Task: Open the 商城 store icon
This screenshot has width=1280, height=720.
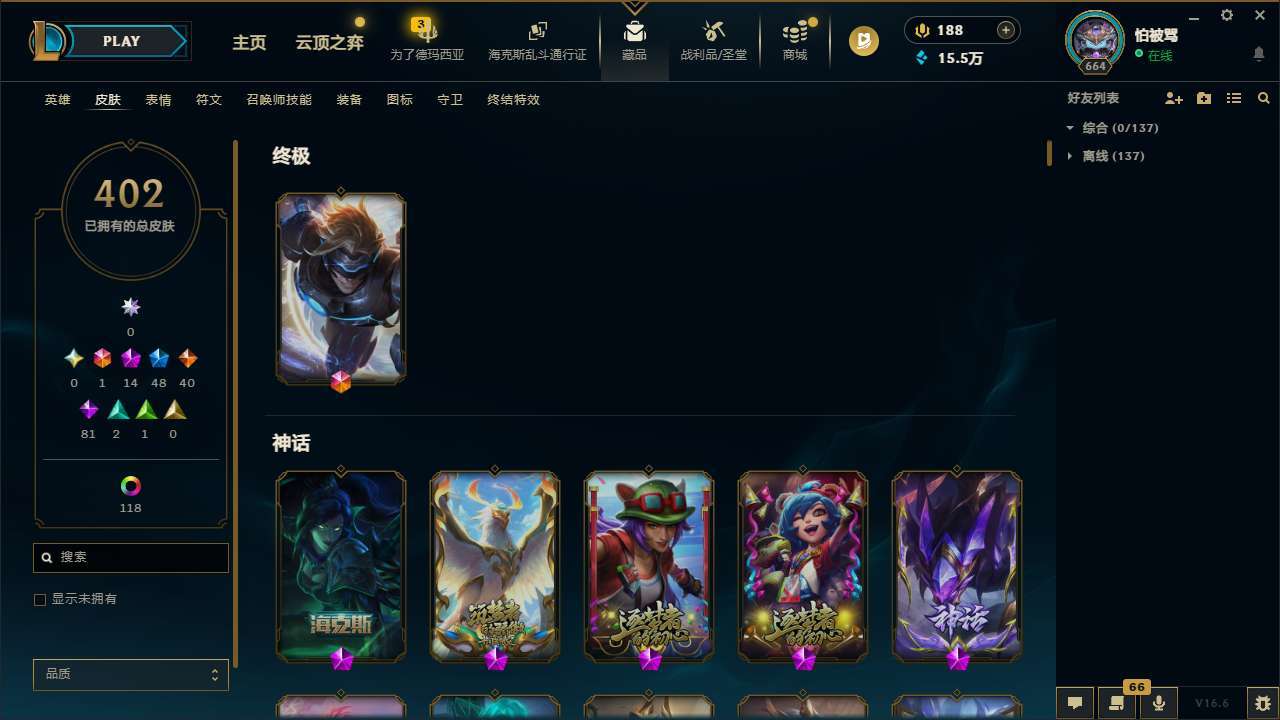Action: coord(795,38)
